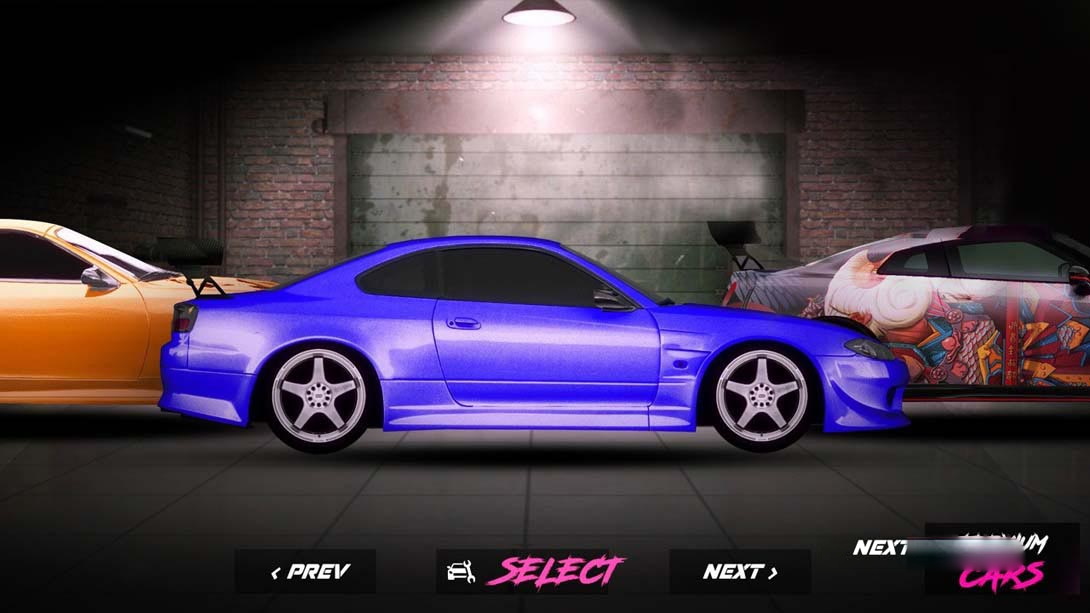
Task: Open the Premium Cars section
Action: click(x=1000, y=562)
